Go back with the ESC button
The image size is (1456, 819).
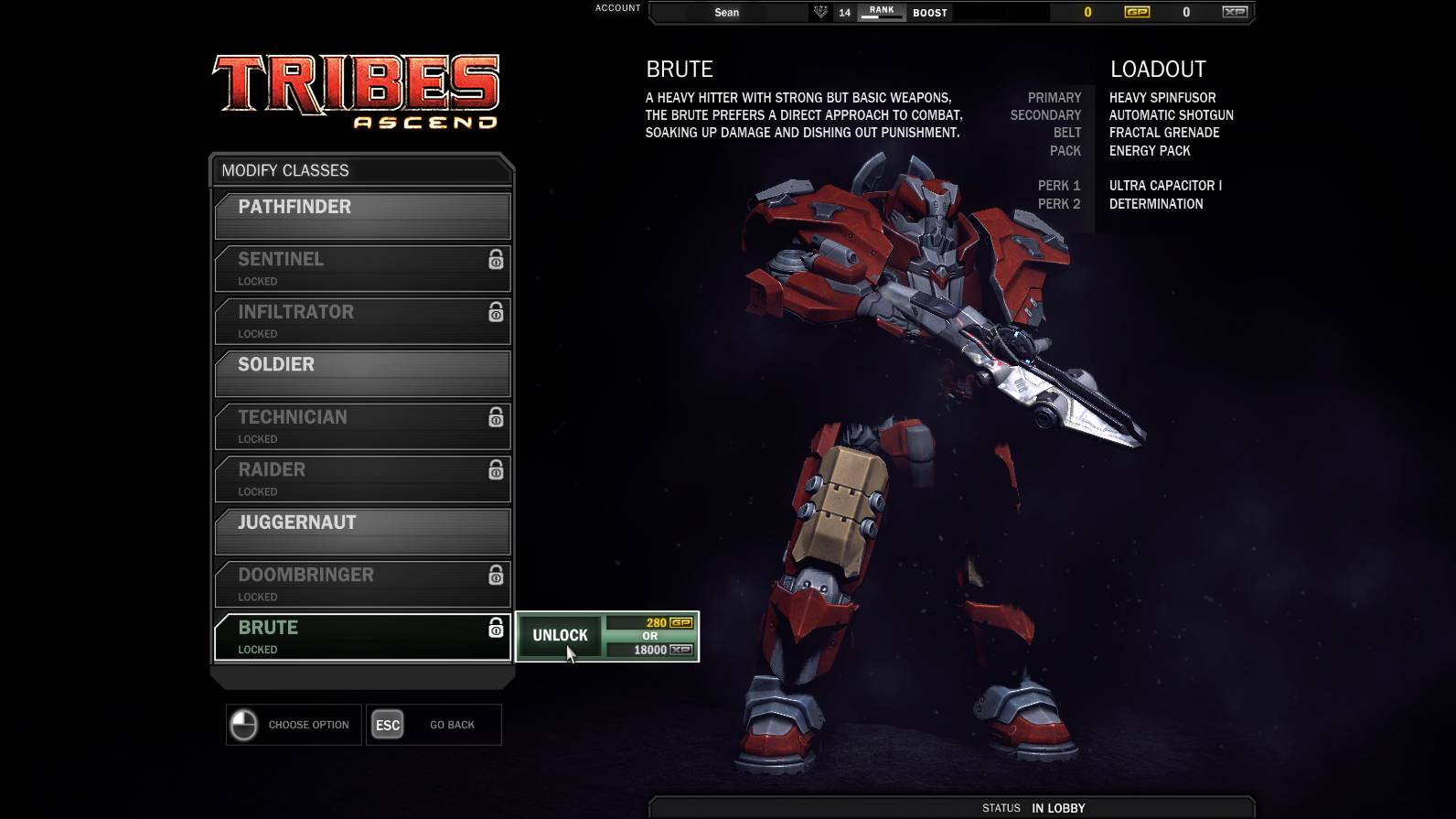coord(388,725)
